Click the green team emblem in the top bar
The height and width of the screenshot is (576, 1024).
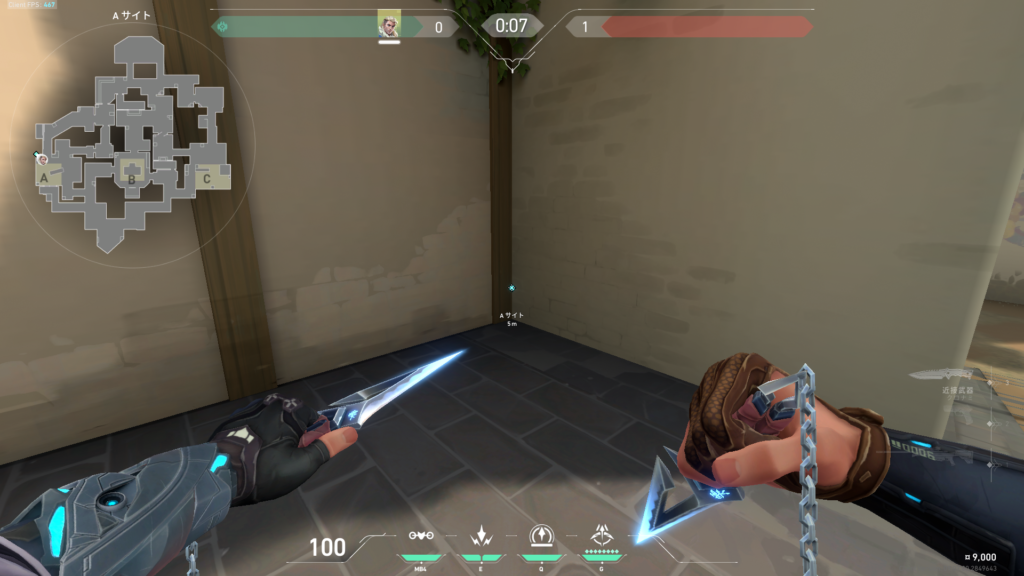click(x=222, y=27)
